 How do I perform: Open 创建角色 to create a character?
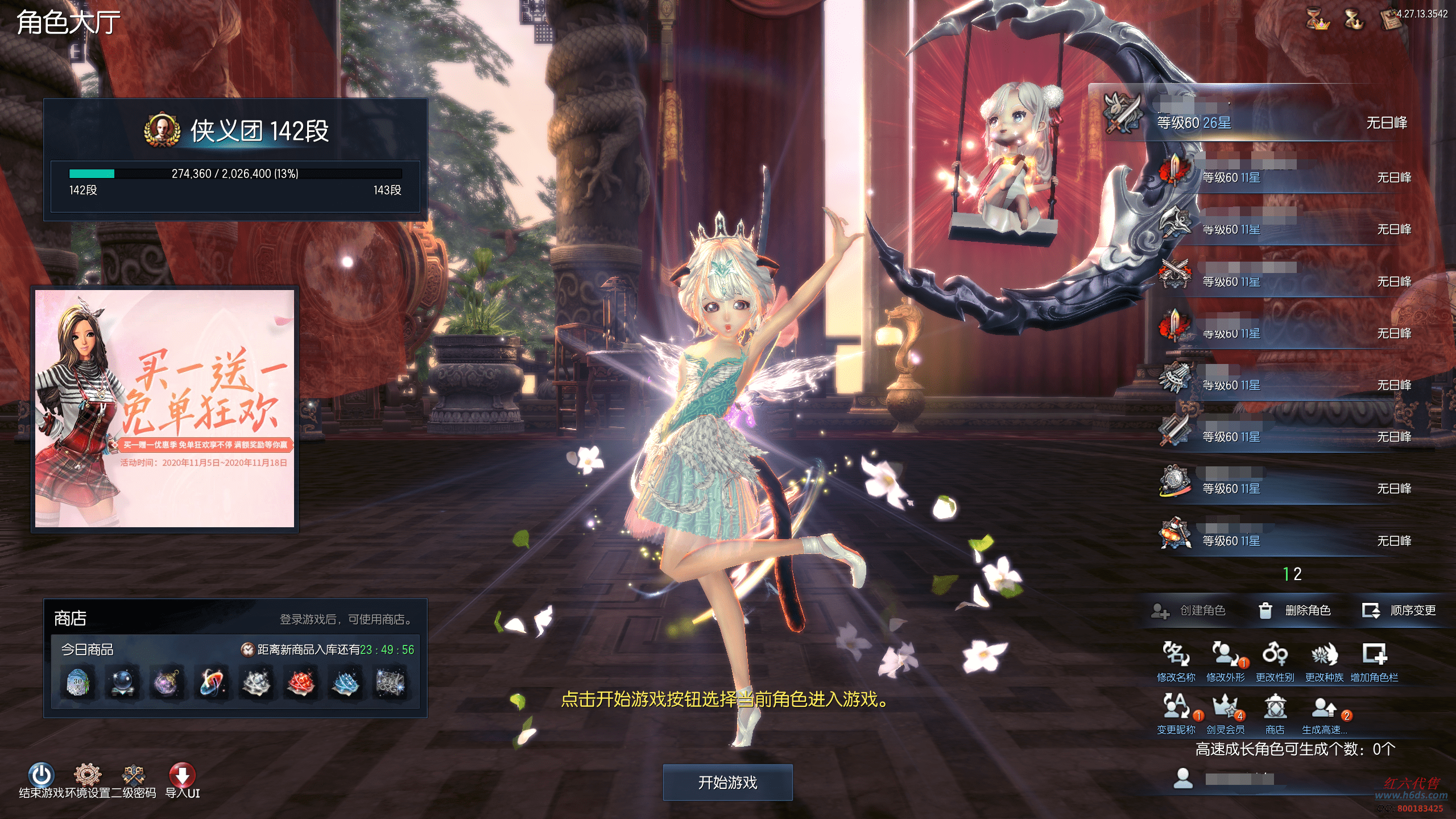click(x=1189, y=611)
